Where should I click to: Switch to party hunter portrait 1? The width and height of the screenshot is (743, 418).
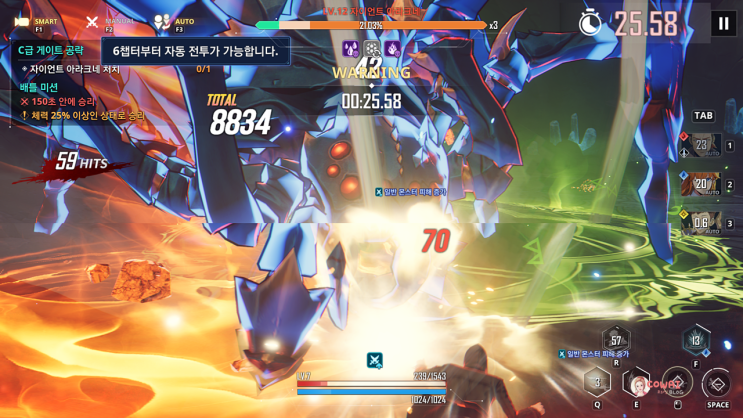(702, 146)
